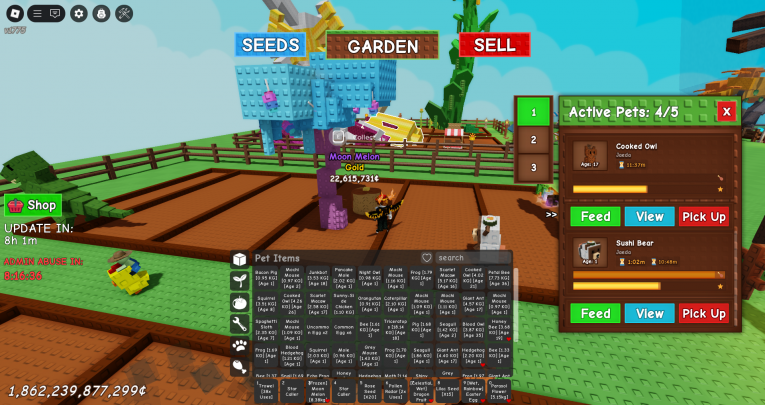Click the inventory search field
The height and width of the screenshot is (405, 765).
coord(470,258)
